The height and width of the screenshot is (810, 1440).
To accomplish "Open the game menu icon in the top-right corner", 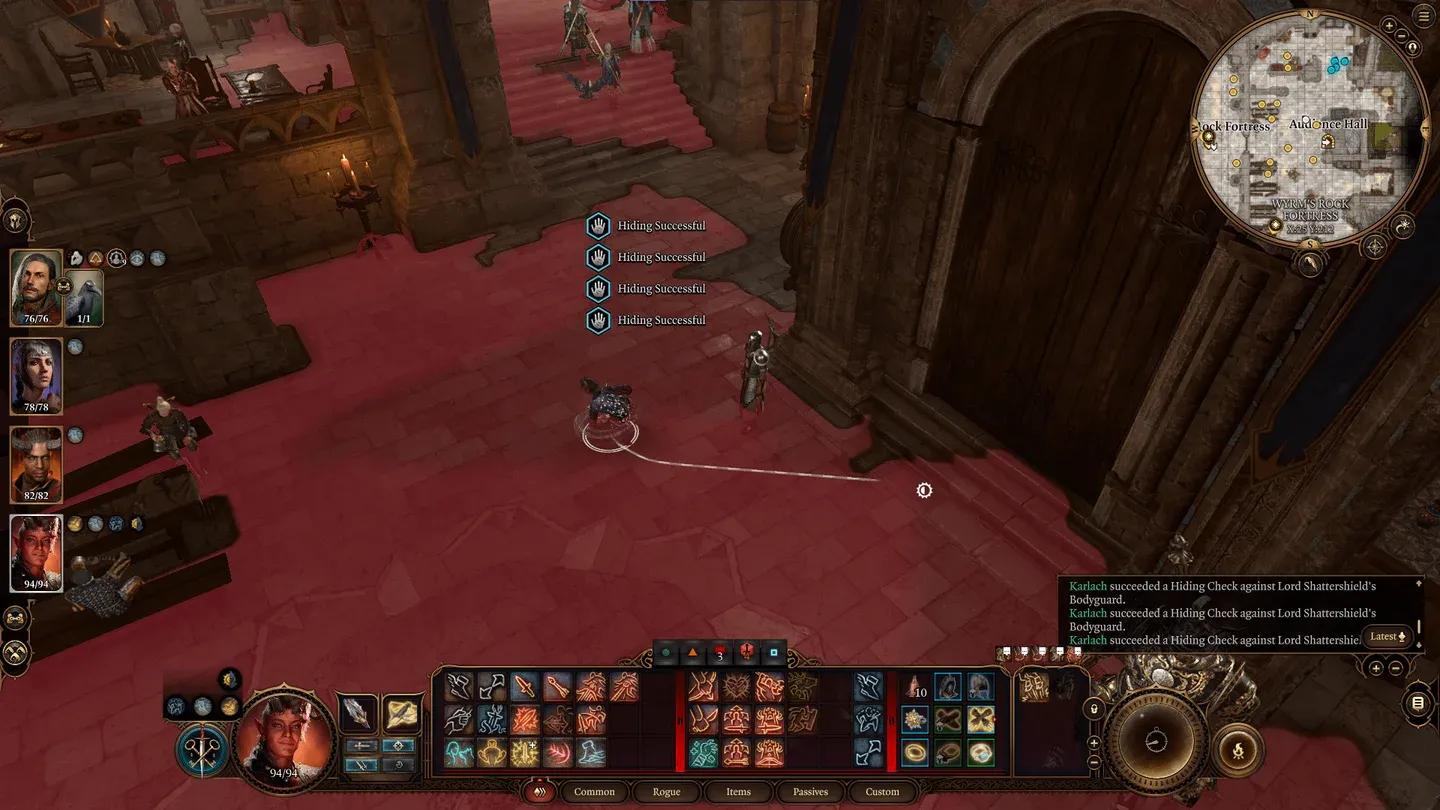I will [x=1424, y=16].
